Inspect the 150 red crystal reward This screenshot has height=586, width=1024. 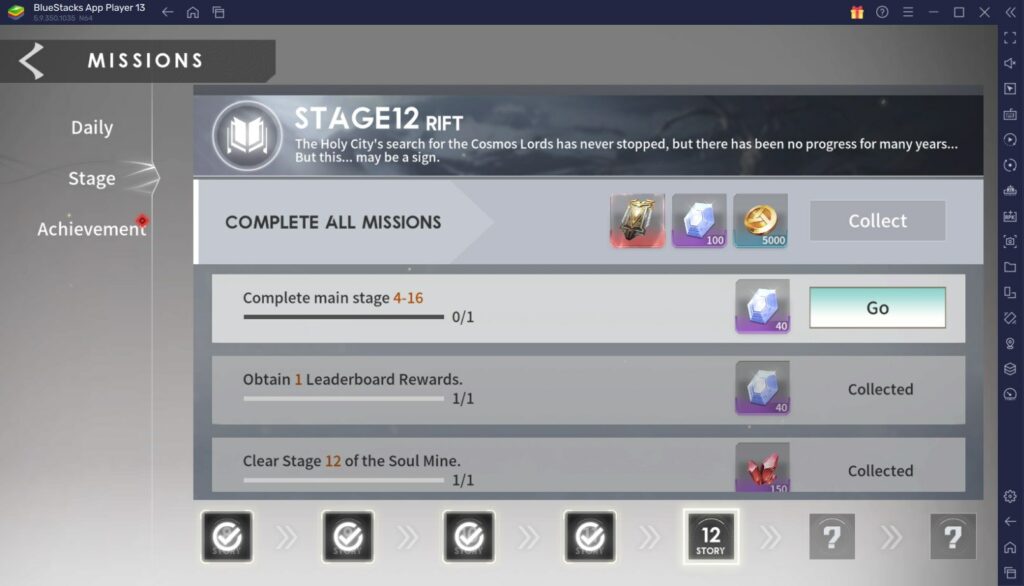762,468
